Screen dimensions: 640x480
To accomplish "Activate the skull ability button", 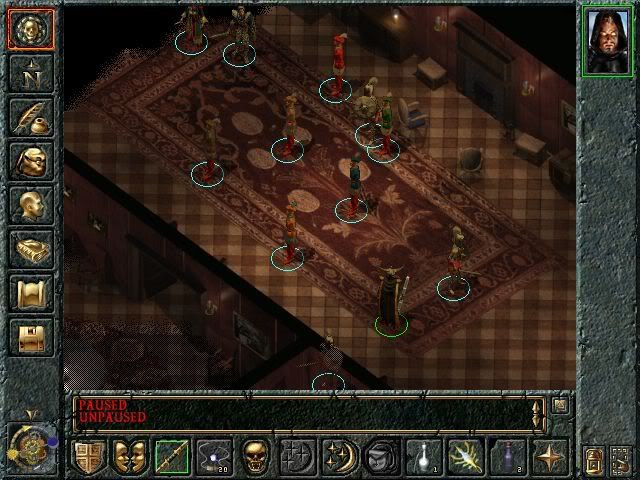I will (x=256, y=457).
